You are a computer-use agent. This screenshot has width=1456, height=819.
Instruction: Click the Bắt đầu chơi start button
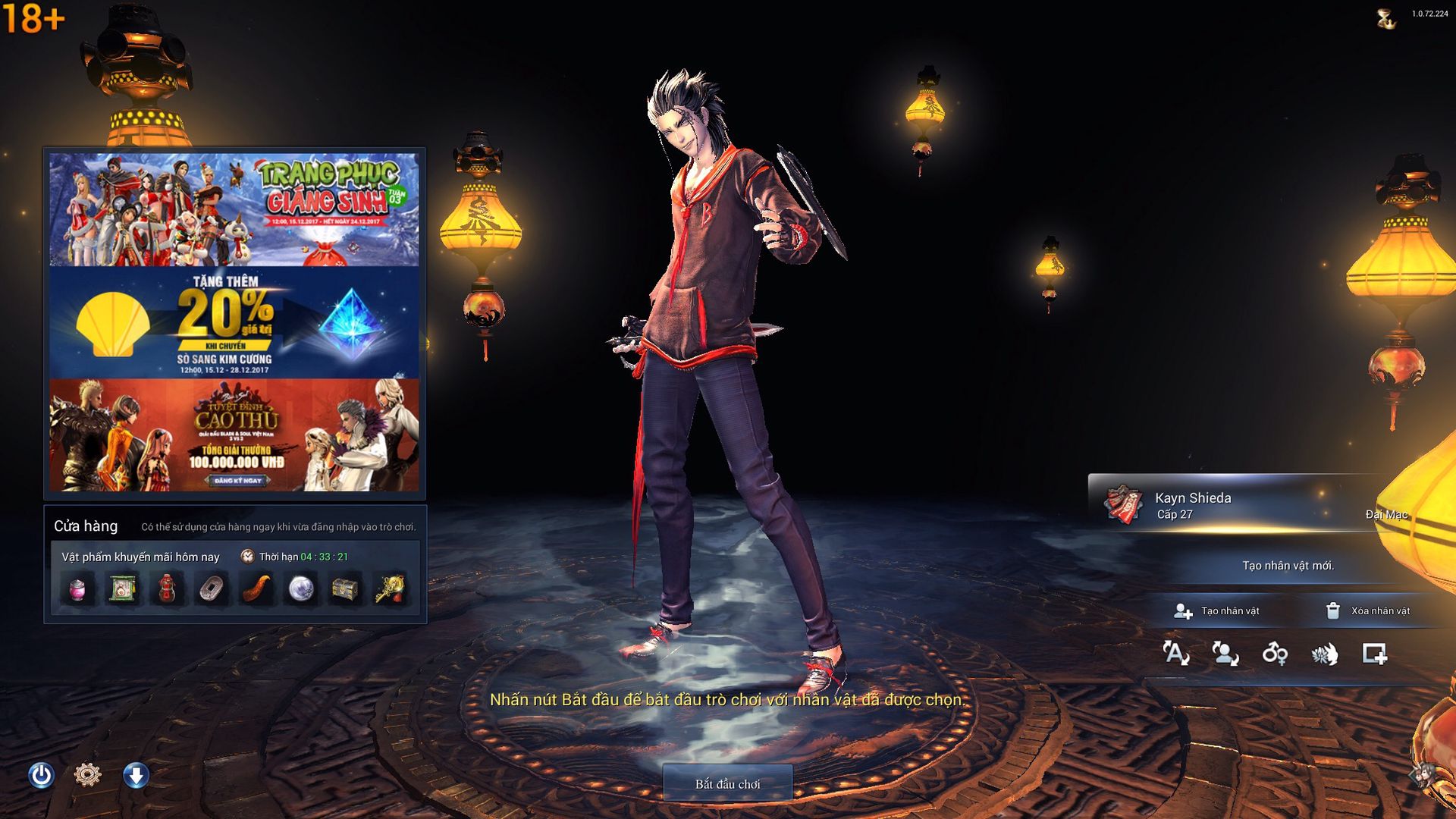(727, 783)
